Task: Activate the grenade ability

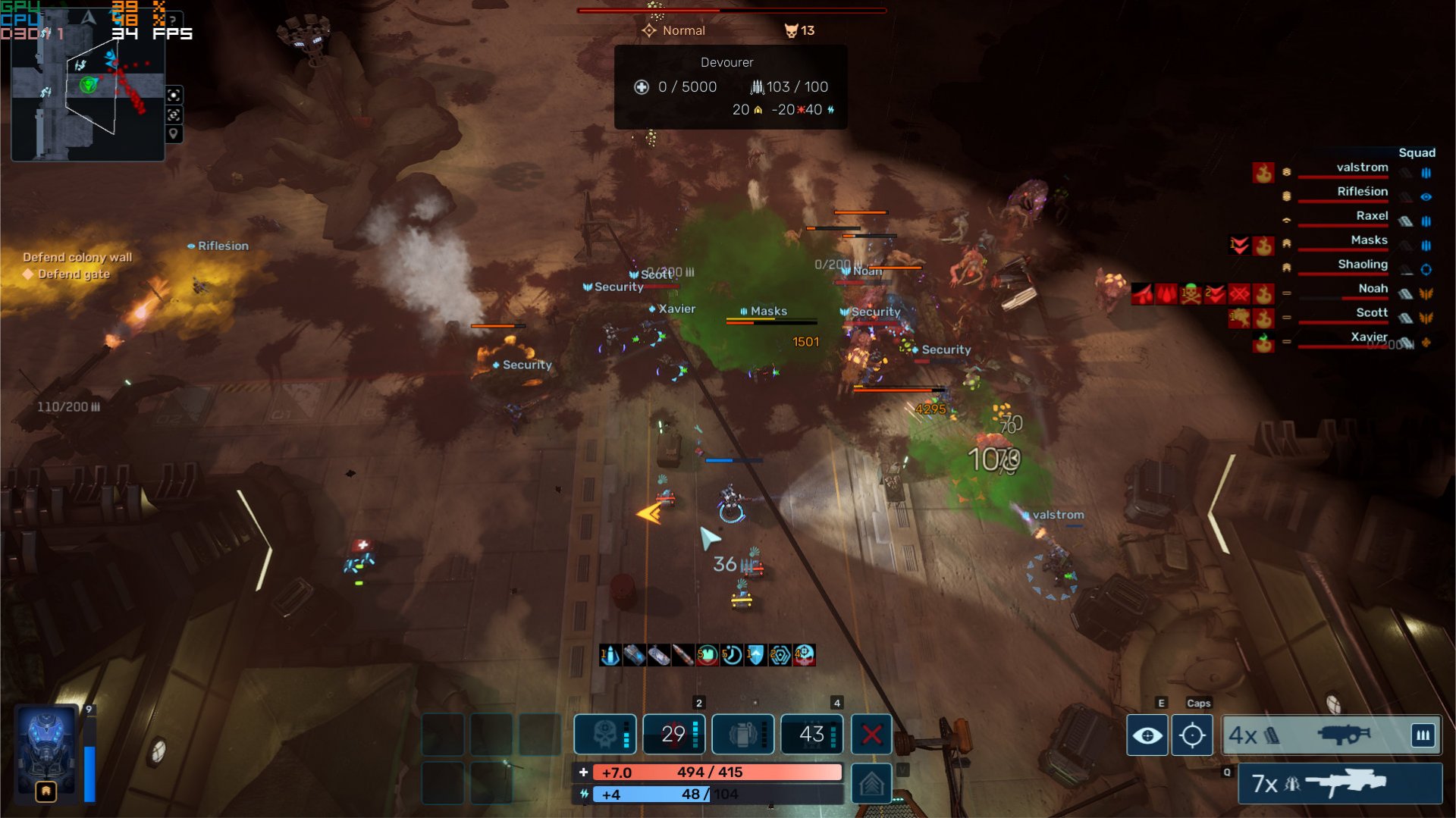Action: coord(742,734)
